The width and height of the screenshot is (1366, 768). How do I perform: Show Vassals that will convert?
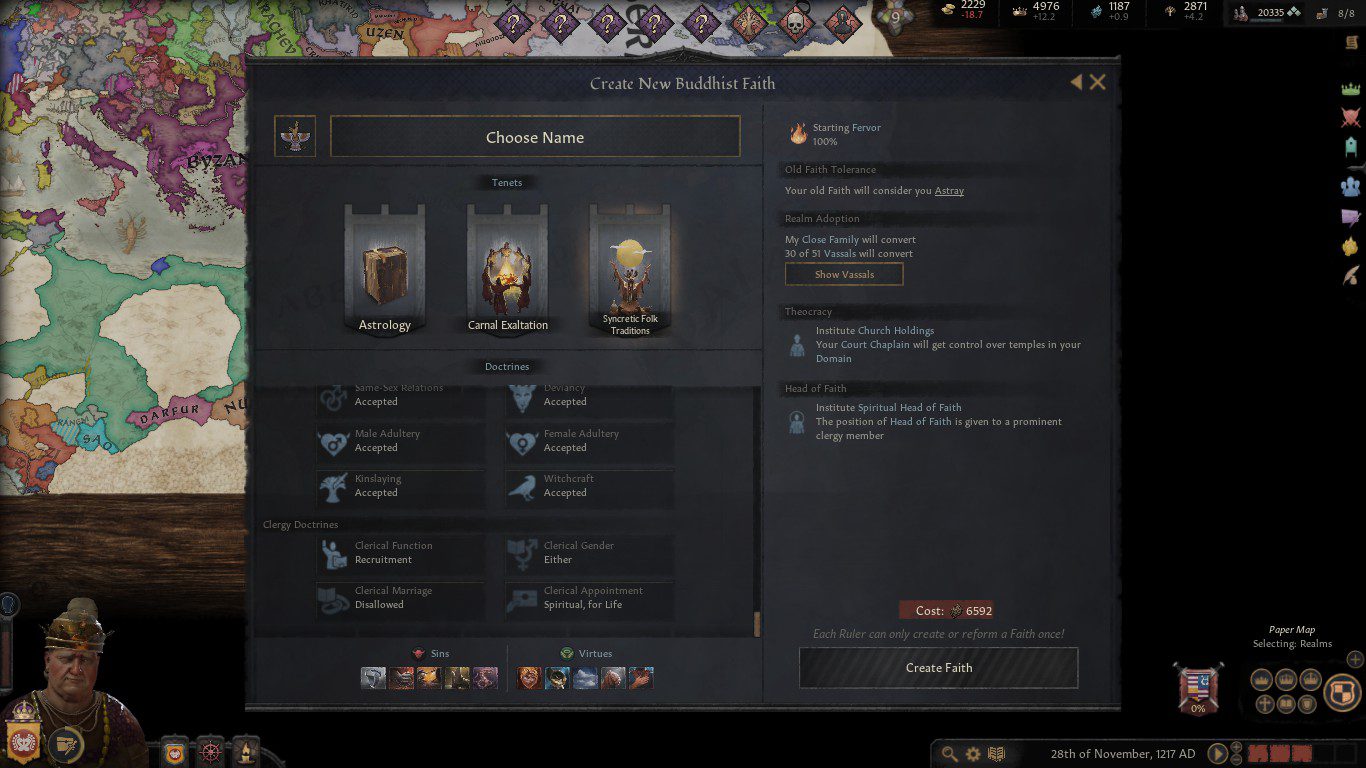[844, 275]
